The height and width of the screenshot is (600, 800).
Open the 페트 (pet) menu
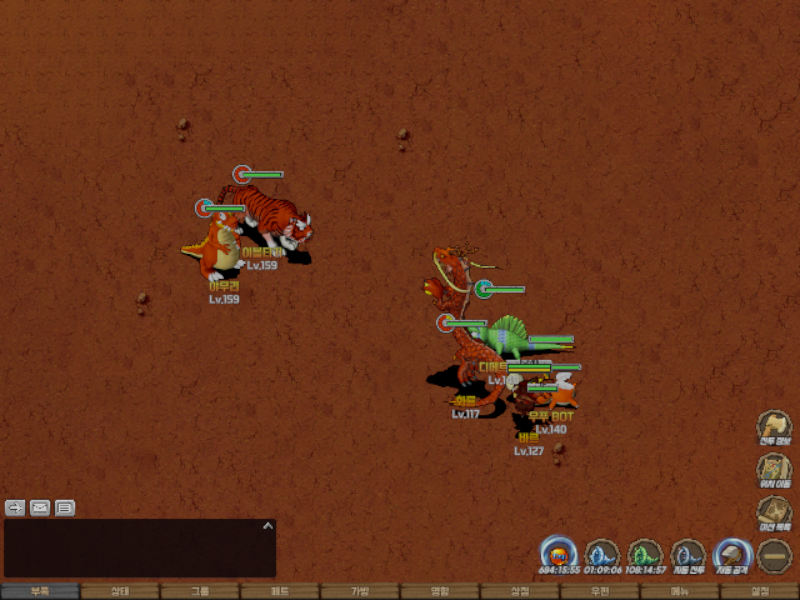280,591
